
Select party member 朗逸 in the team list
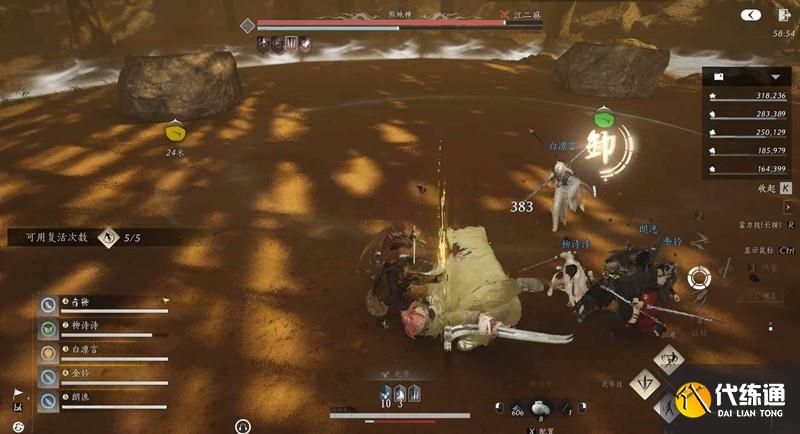pyautogui.click(x=100, y=400)
